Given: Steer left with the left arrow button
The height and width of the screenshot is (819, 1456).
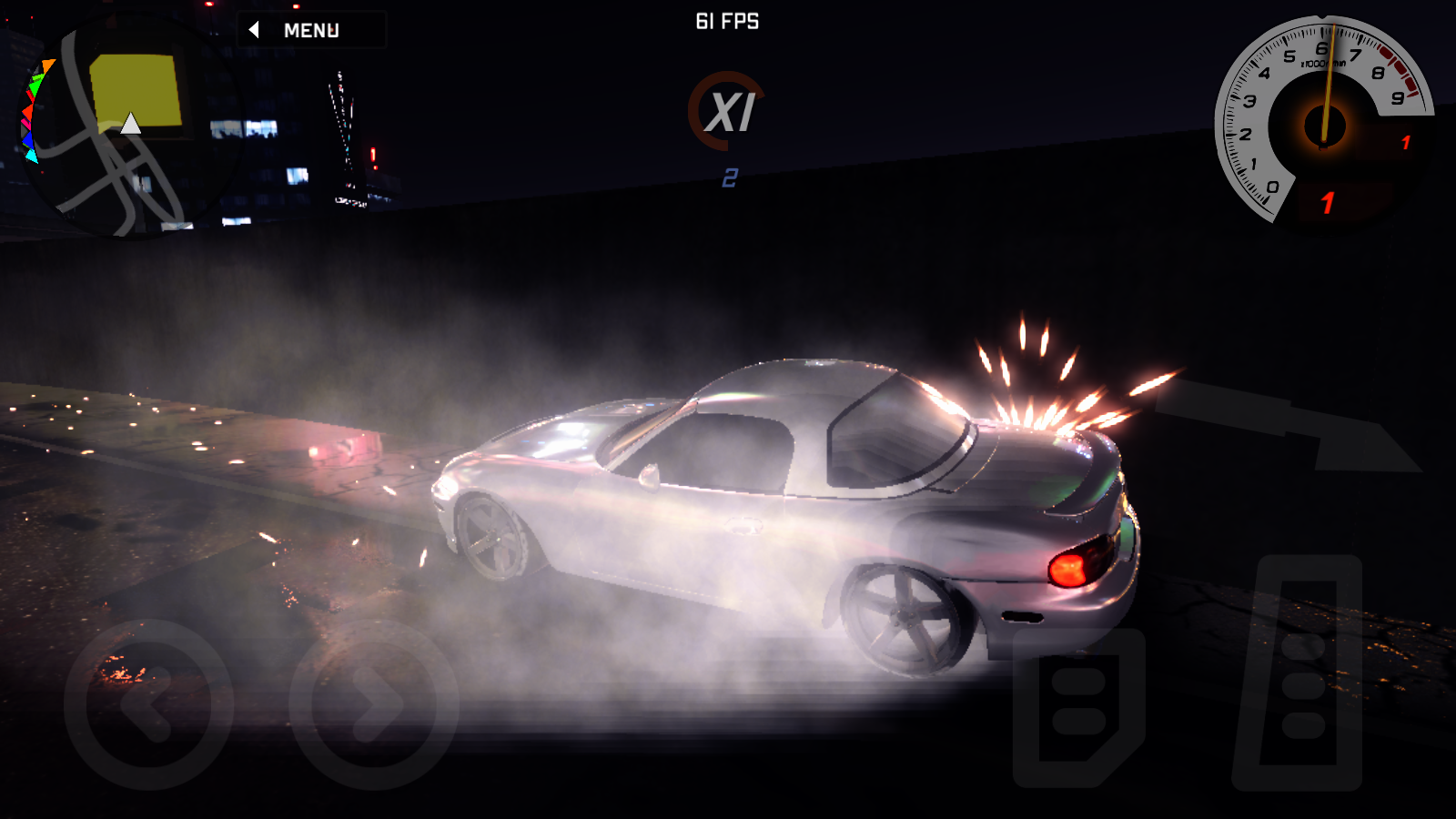Looking at the screenshot, I should pyautogui.click(x=148, y=704).
